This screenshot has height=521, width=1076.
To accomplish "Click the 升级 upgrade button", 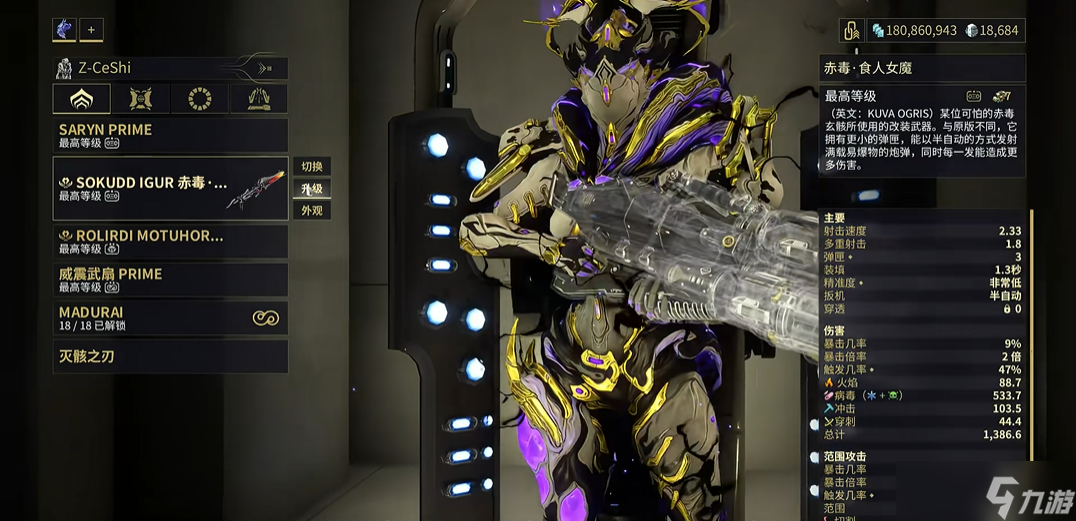I will pos(312,189).
